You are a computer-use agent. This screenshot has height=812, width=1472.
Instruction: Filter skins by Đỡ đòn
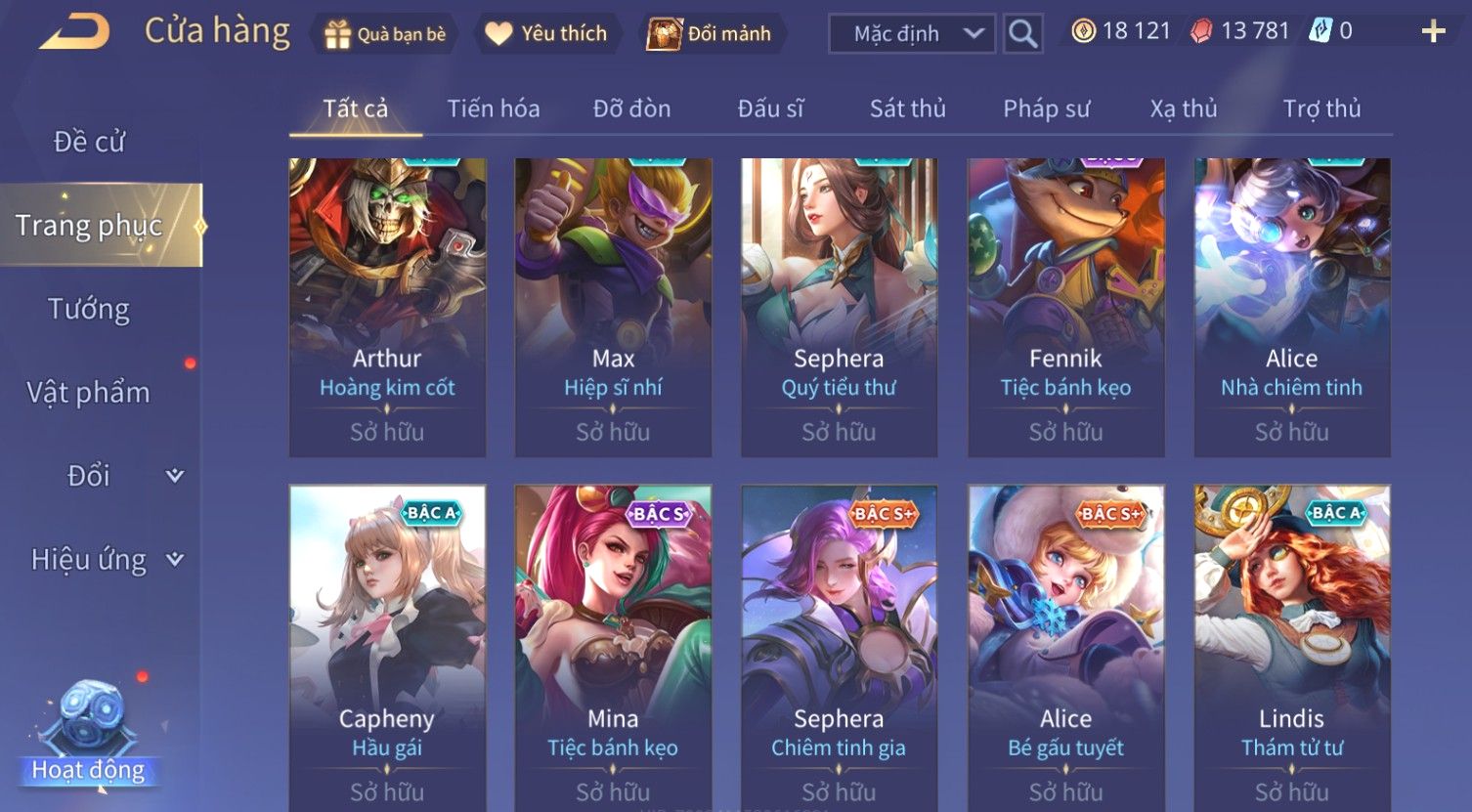[x=631, y=108]
